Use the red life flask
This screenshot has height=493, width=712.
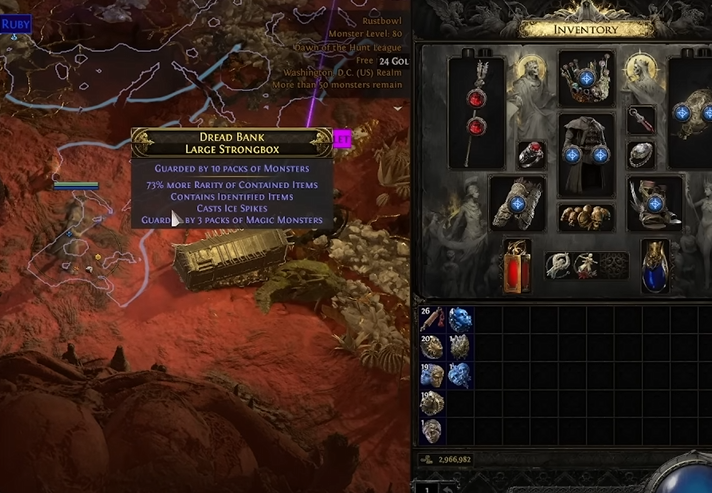pos(517,265)
